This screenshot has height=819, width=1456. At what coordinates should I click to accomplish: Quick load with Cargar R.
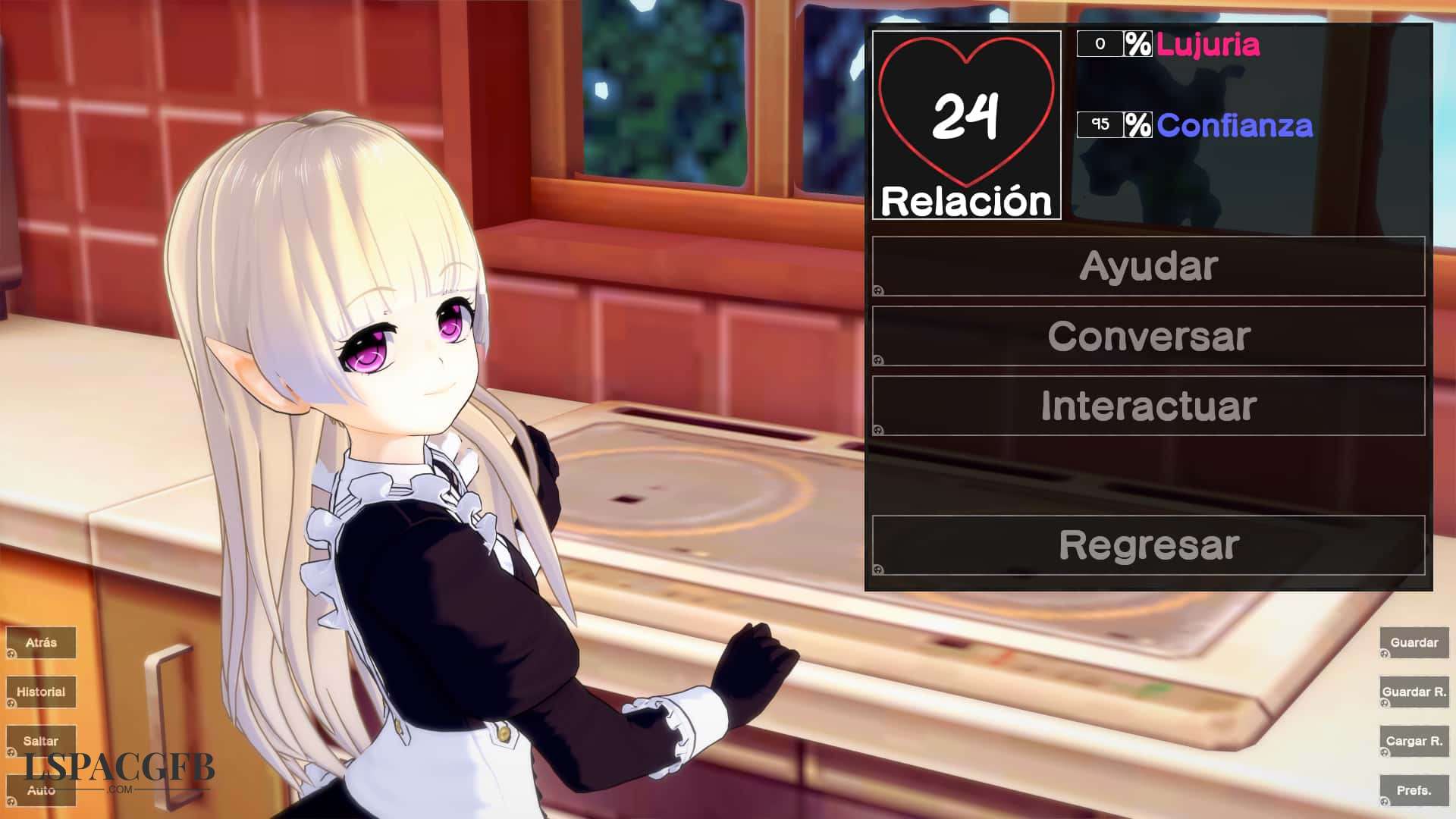coord(1414,741)
